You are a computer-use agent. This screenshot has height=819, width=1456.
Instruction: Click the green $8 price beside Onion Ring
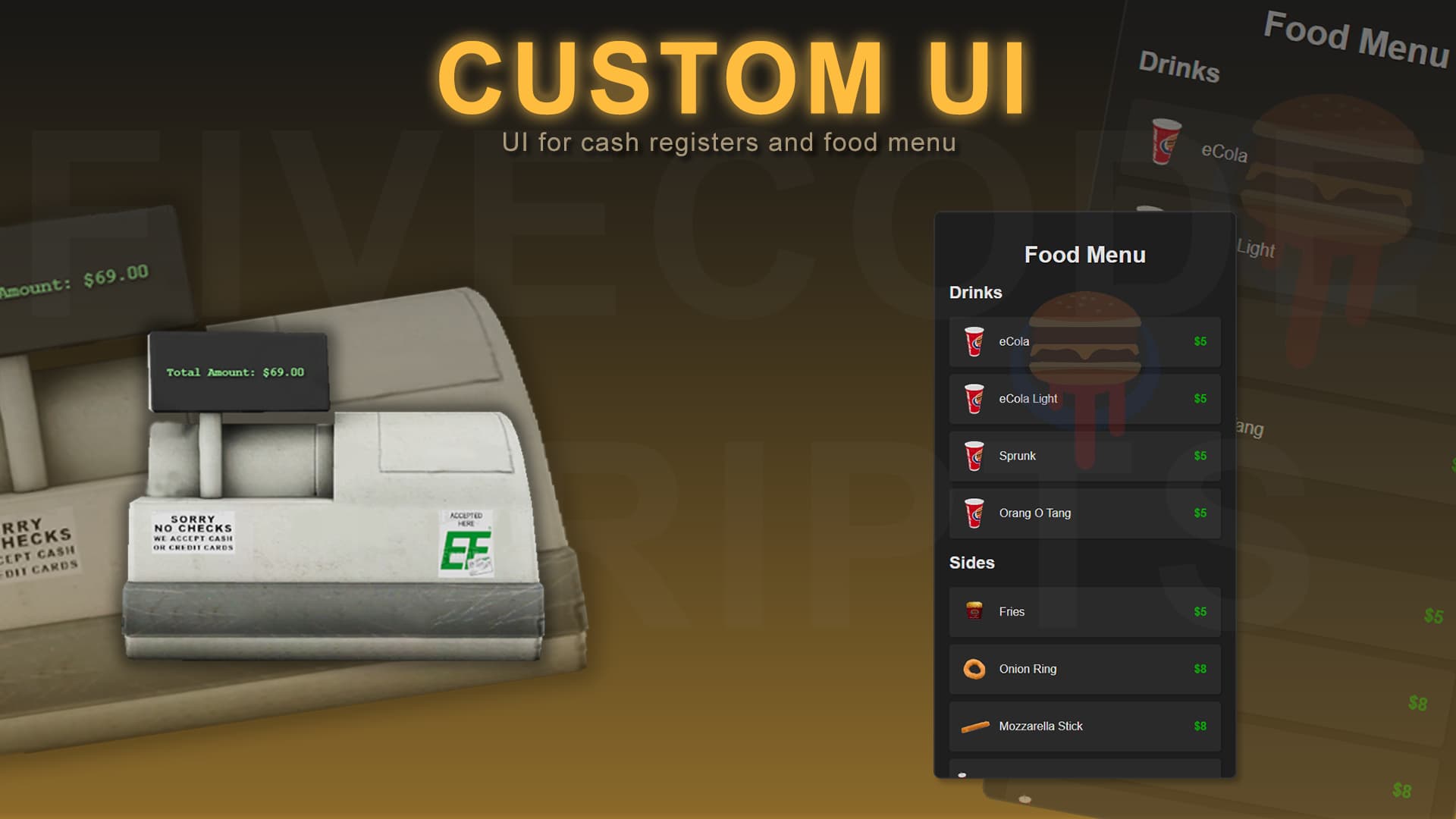coord(1200,669)
